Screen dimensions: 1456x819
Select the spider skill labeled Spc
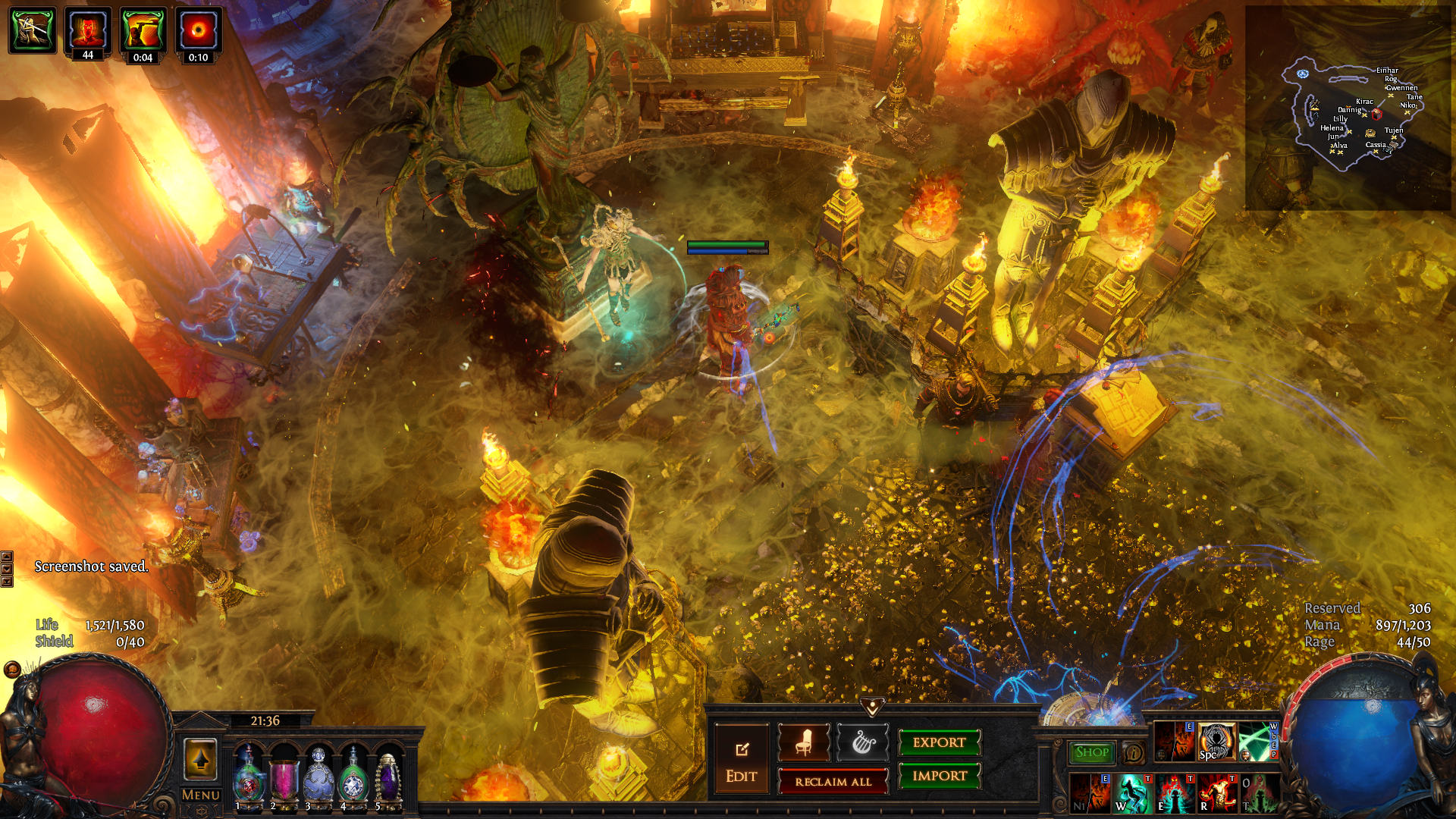click(1216, 742)
